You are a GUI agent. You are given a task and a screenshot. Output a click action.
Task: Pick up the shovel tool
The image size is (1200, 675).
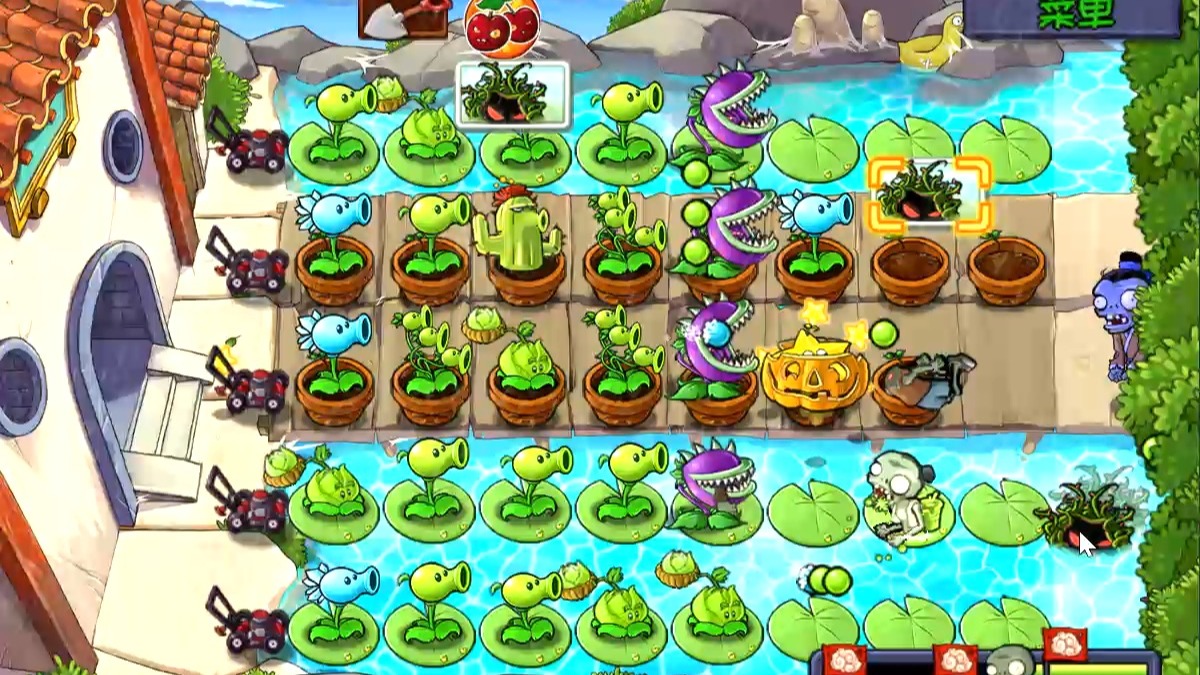[403, 18]
